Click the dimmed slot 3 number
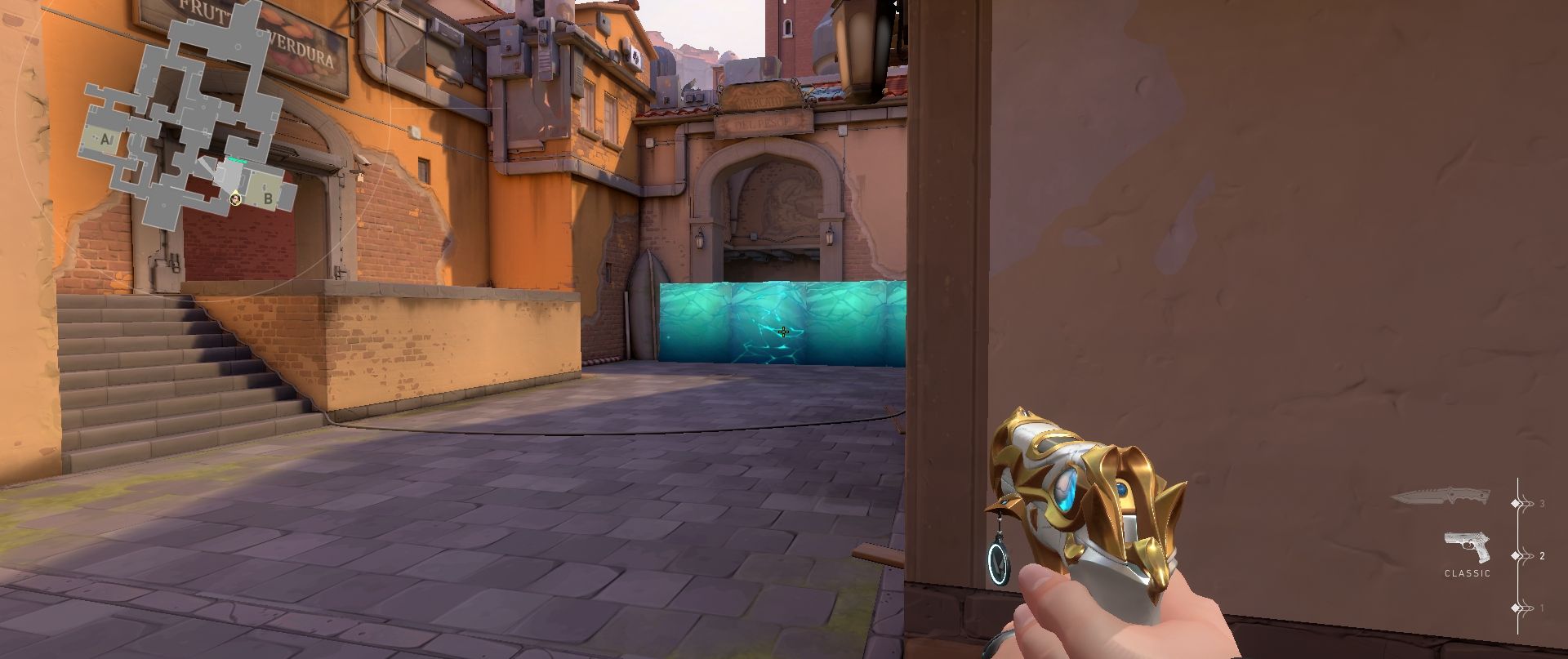The image size is (1568, 659). (x=1543, y=504)
